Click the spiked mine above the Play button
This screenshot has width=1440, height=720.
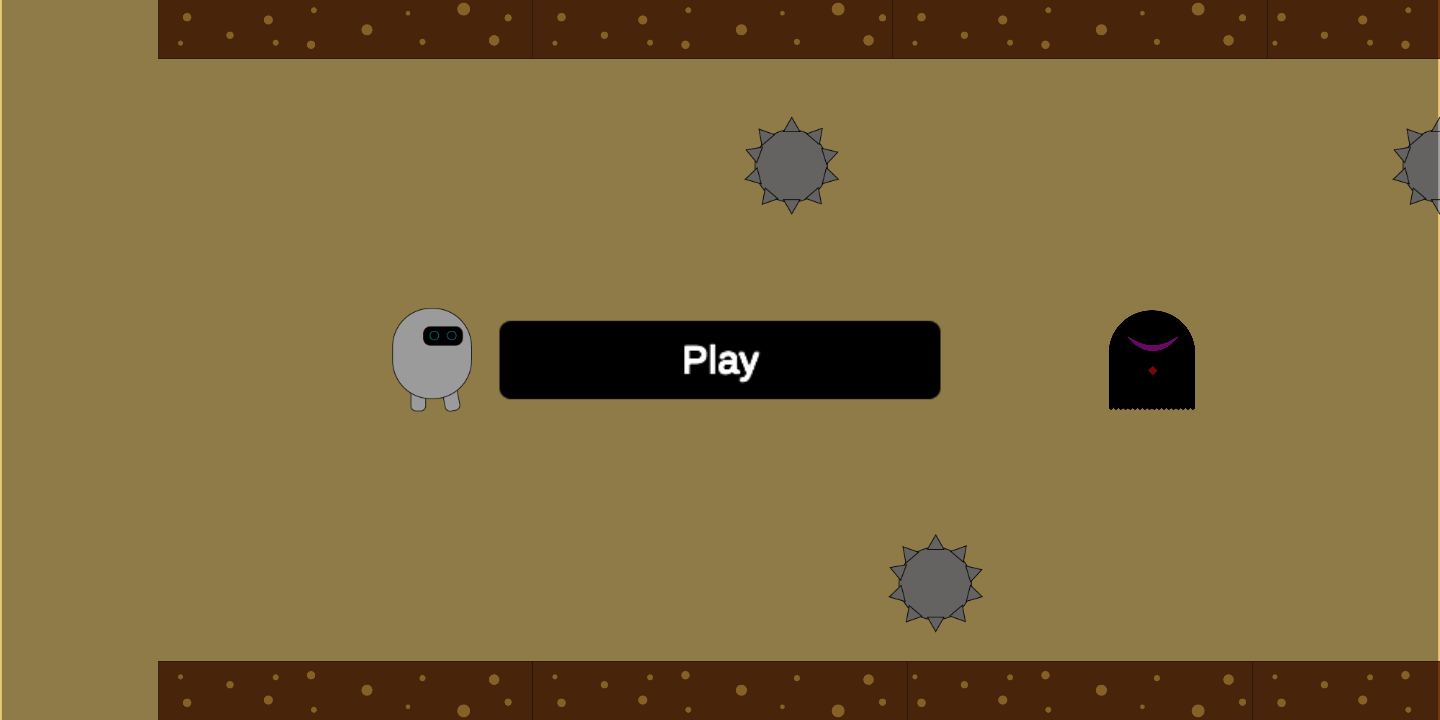click(790, 163)
